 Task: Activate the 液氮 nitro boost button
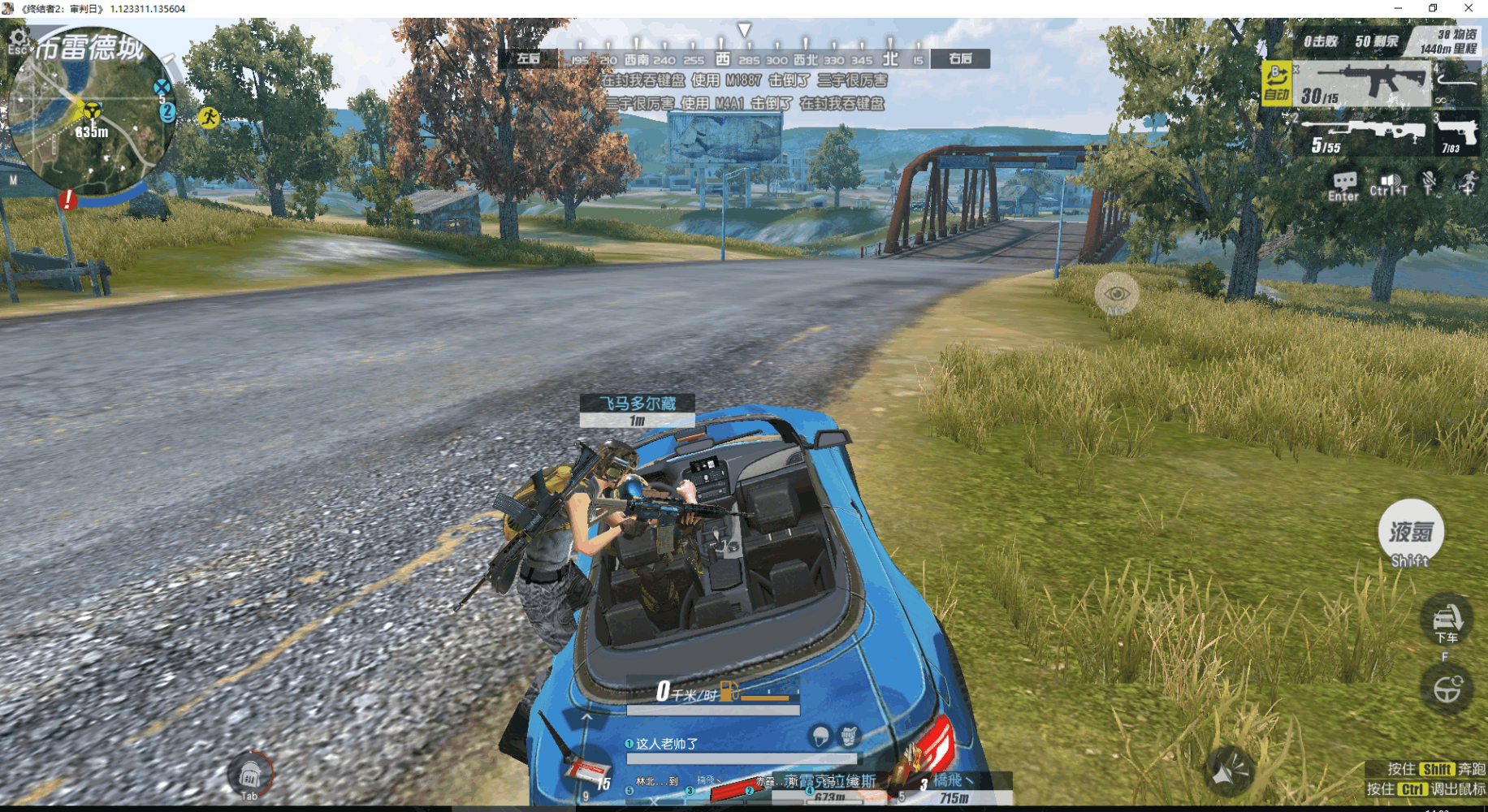1411,533
